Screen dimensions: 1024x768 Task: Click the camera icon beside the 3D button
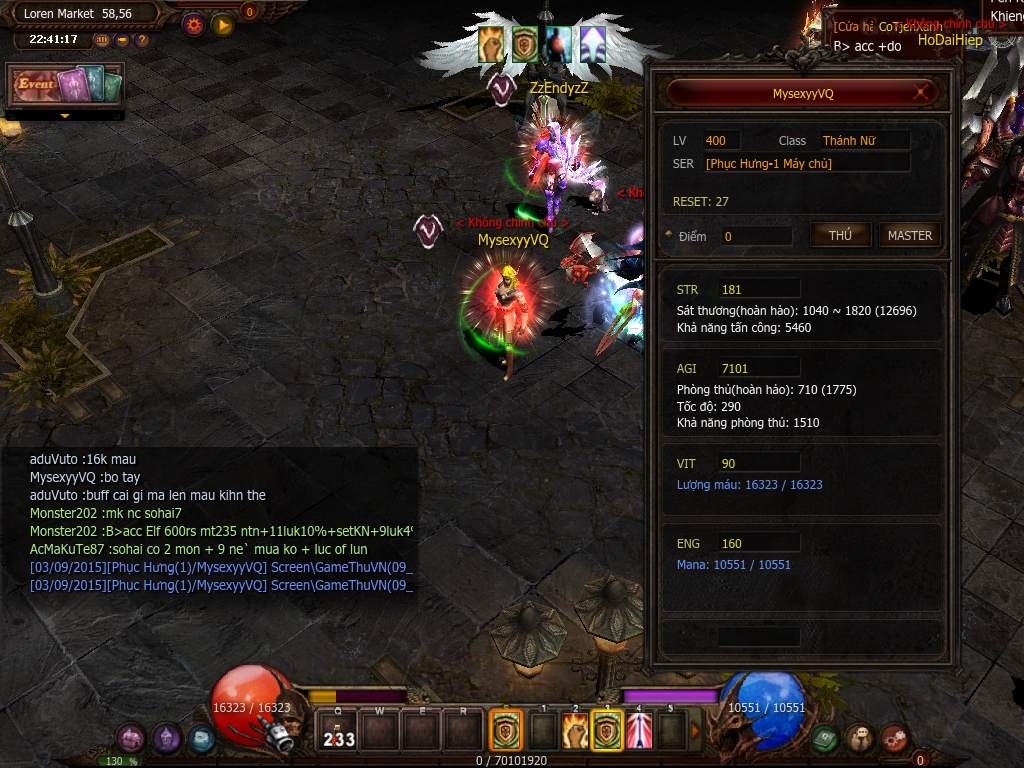[122, 40]
